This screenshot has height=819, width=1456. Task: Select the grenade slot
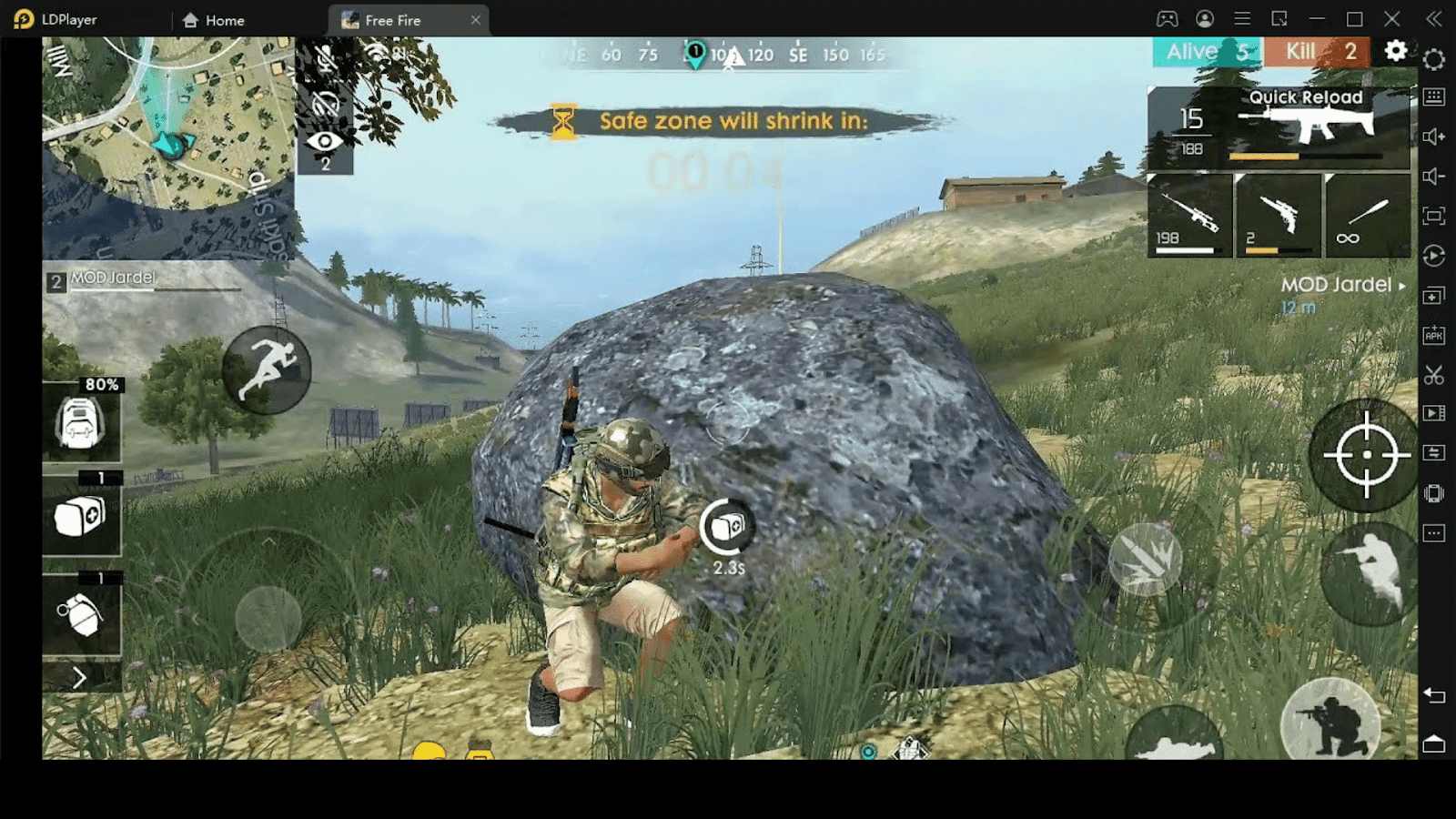pos(81,617)
